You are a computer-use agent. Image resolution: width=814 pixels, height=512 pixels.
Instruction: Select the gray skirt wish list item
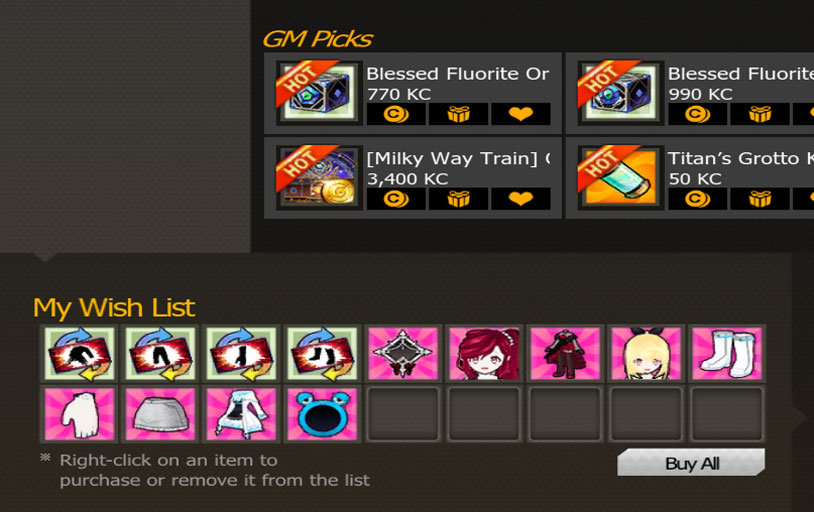click(159, 414)
